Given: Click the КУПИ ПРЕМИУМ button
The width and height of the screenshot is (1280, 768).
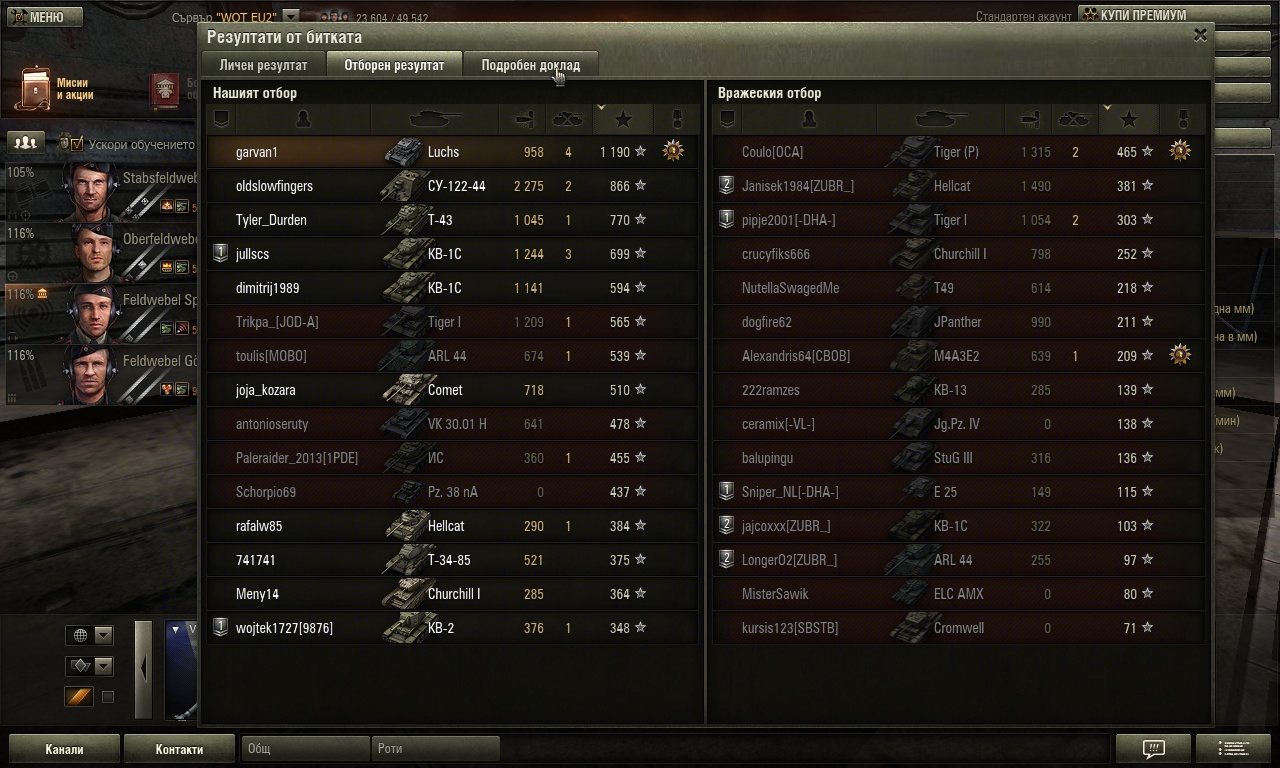Looking at the screenshot, I should pos(1143,15).
